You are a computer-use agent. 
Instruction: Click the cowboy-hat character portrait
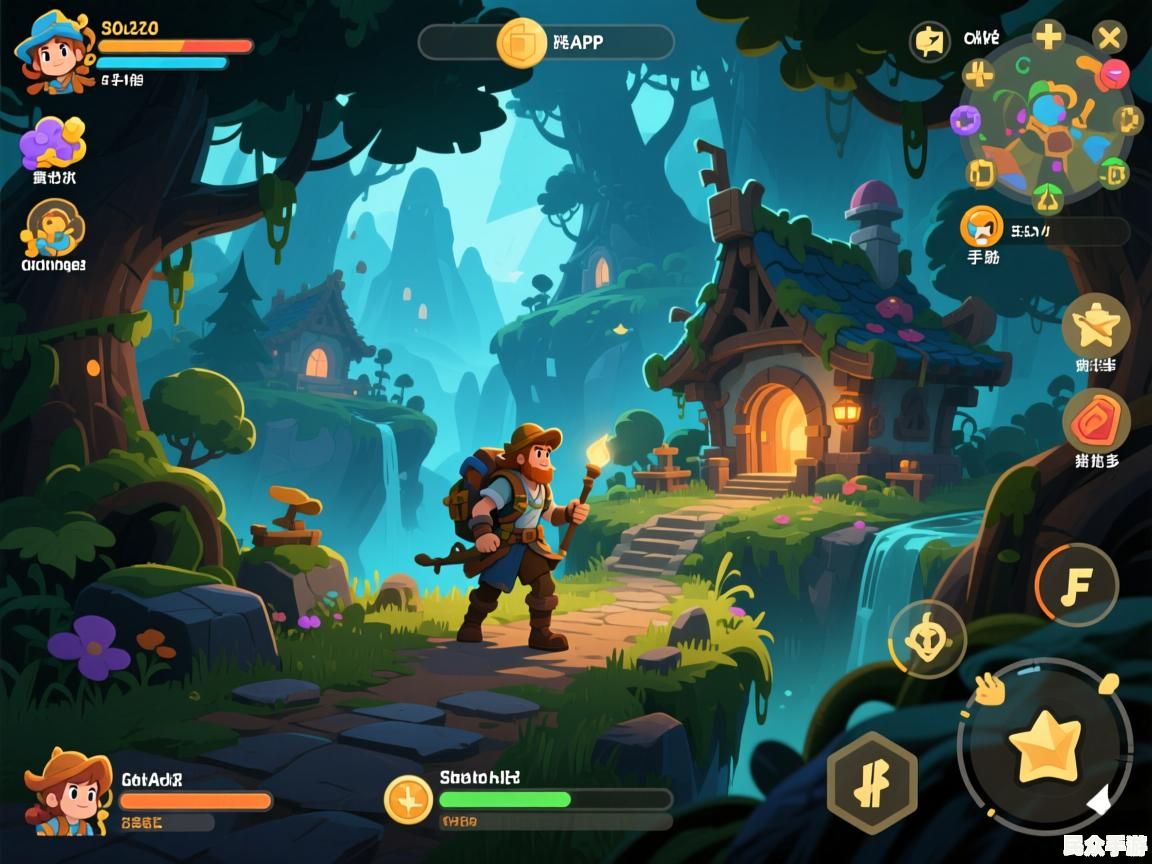68,792
